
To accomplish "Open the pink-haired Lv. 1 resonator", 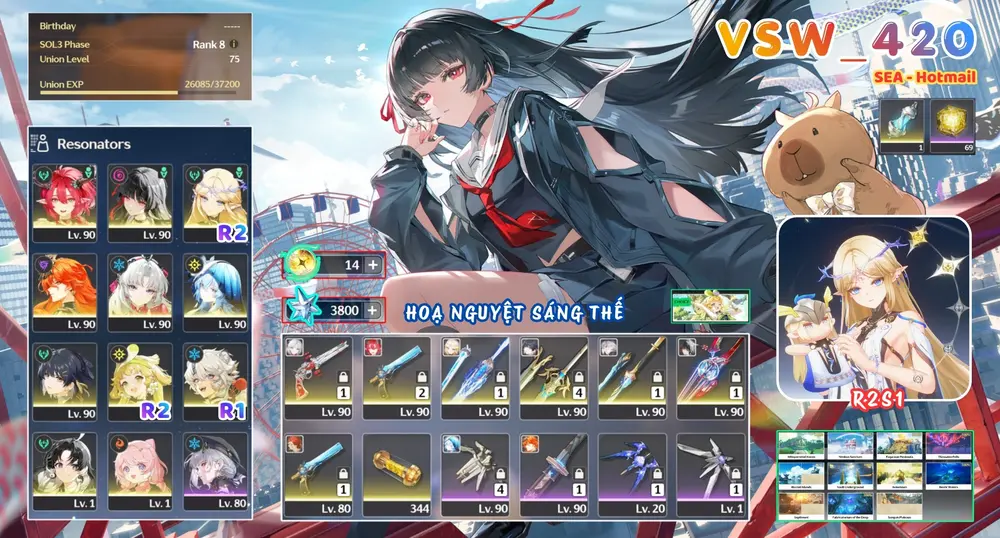I will 140,468.
